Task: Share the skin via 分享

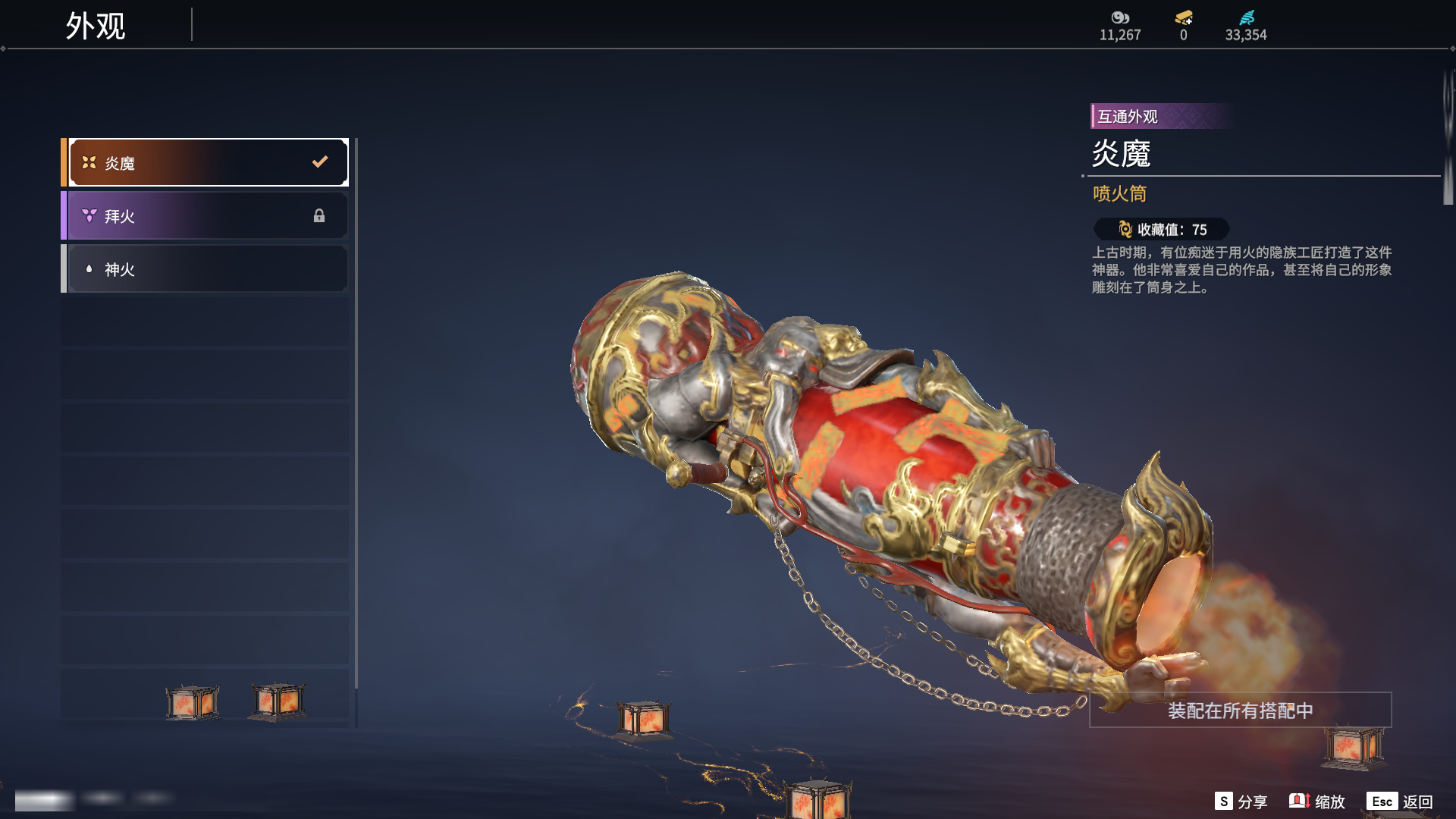Action: (1241, 802)
